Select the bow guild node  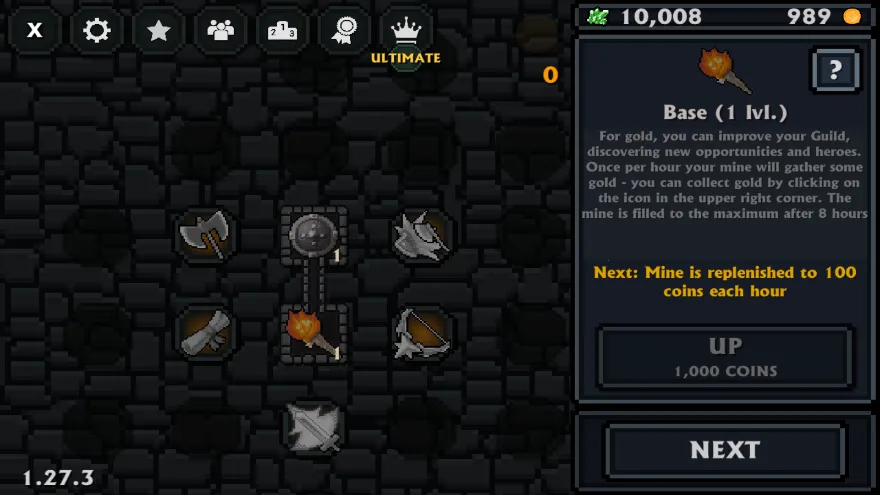[421, 333]
